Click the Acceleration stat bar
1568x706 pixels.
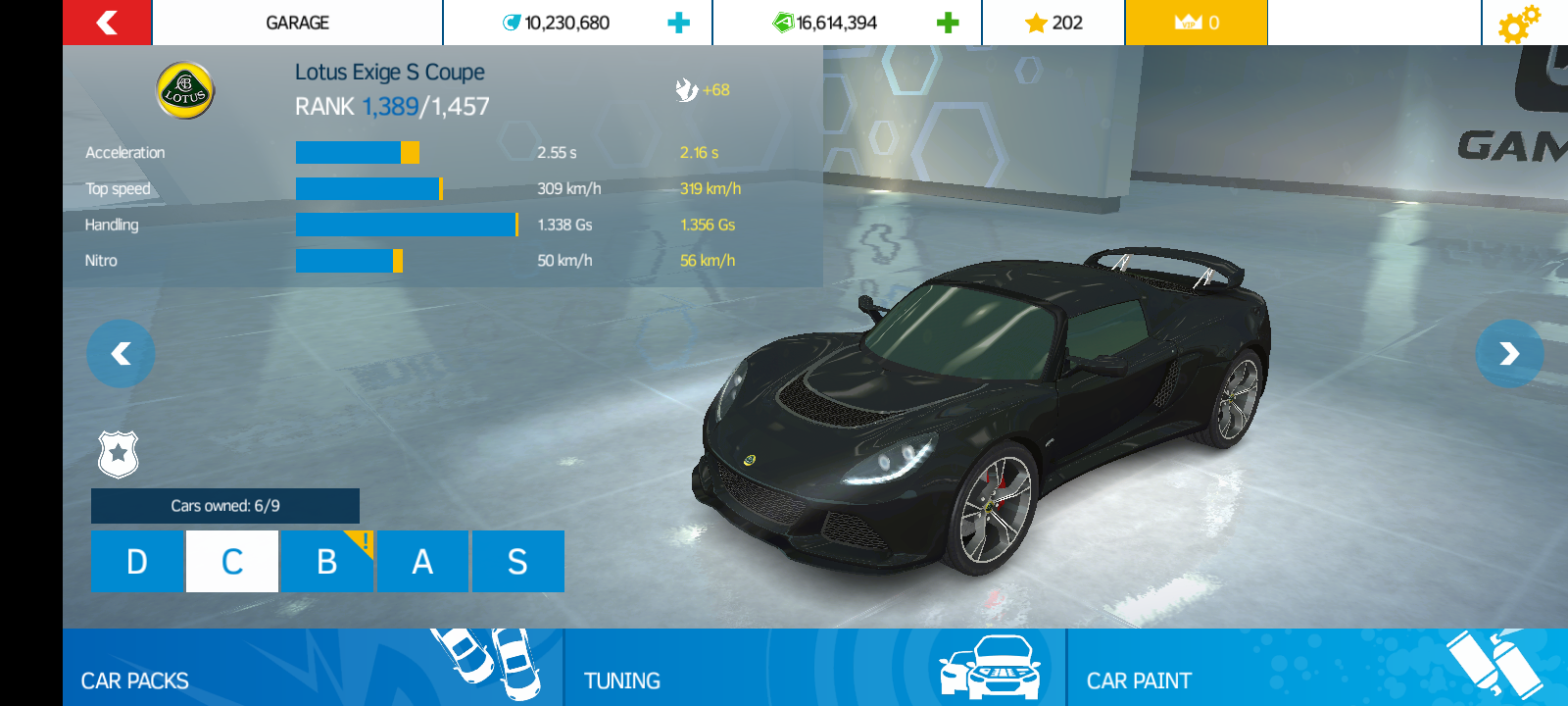pyautogui.click(x=358, y=152)
